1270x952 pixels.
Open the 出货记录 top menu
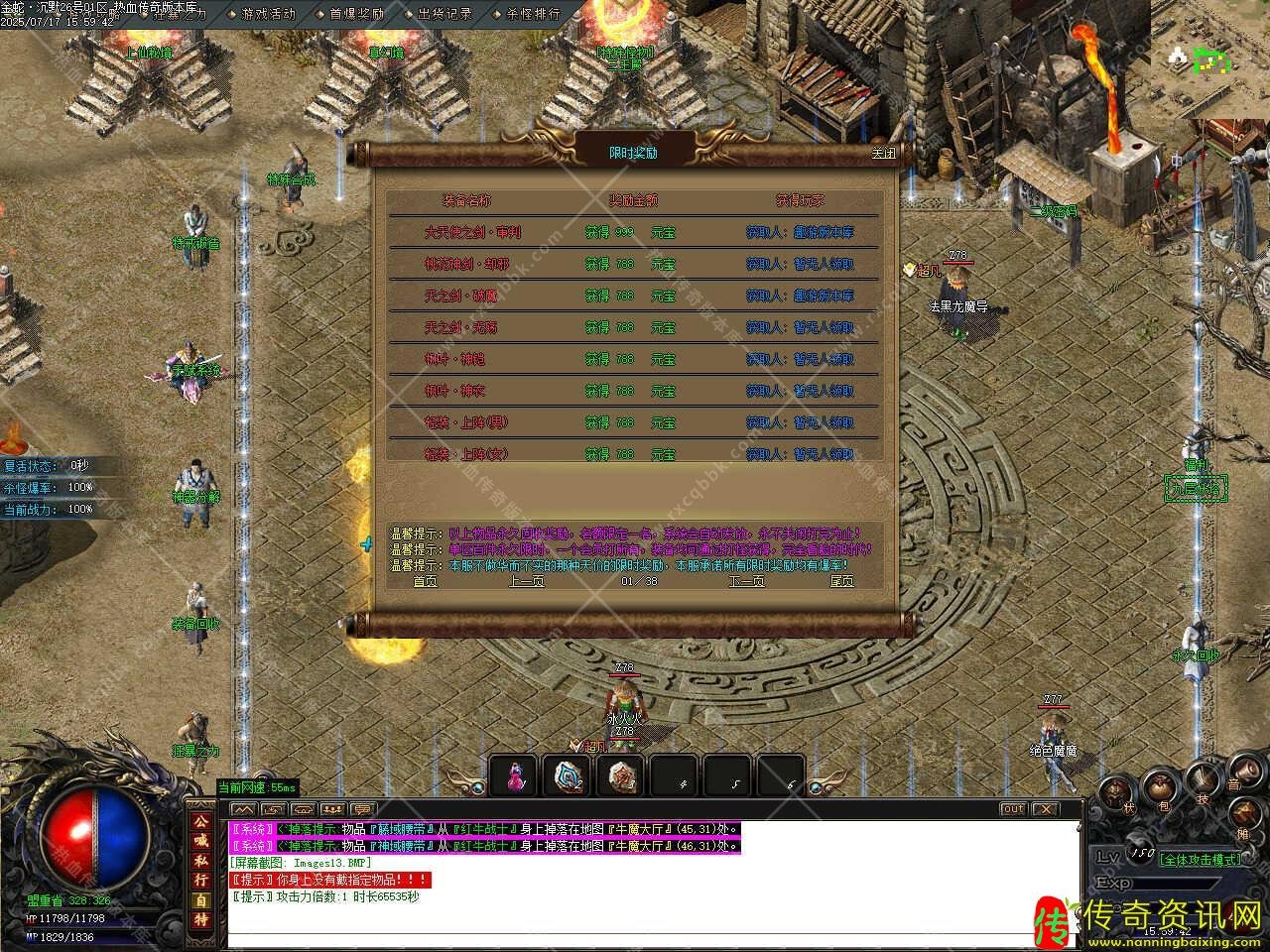(444, 14)
